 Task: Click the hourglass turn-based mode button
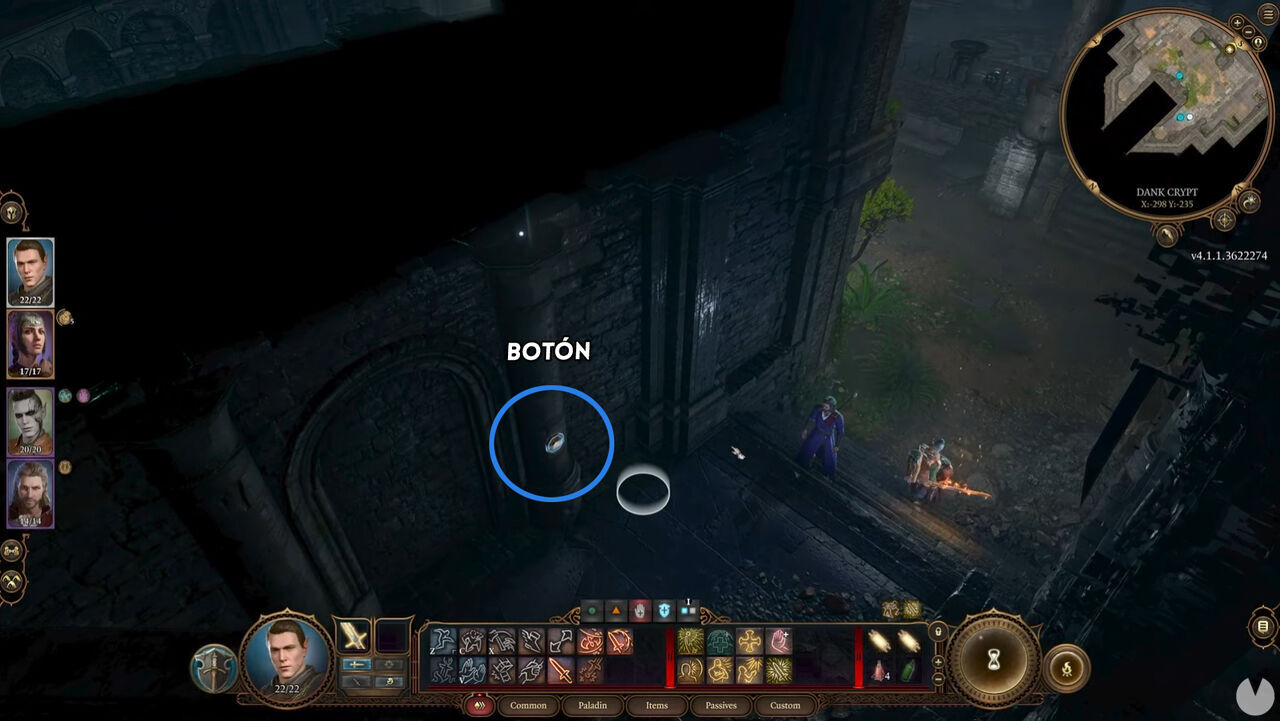[x=994, y=658]
